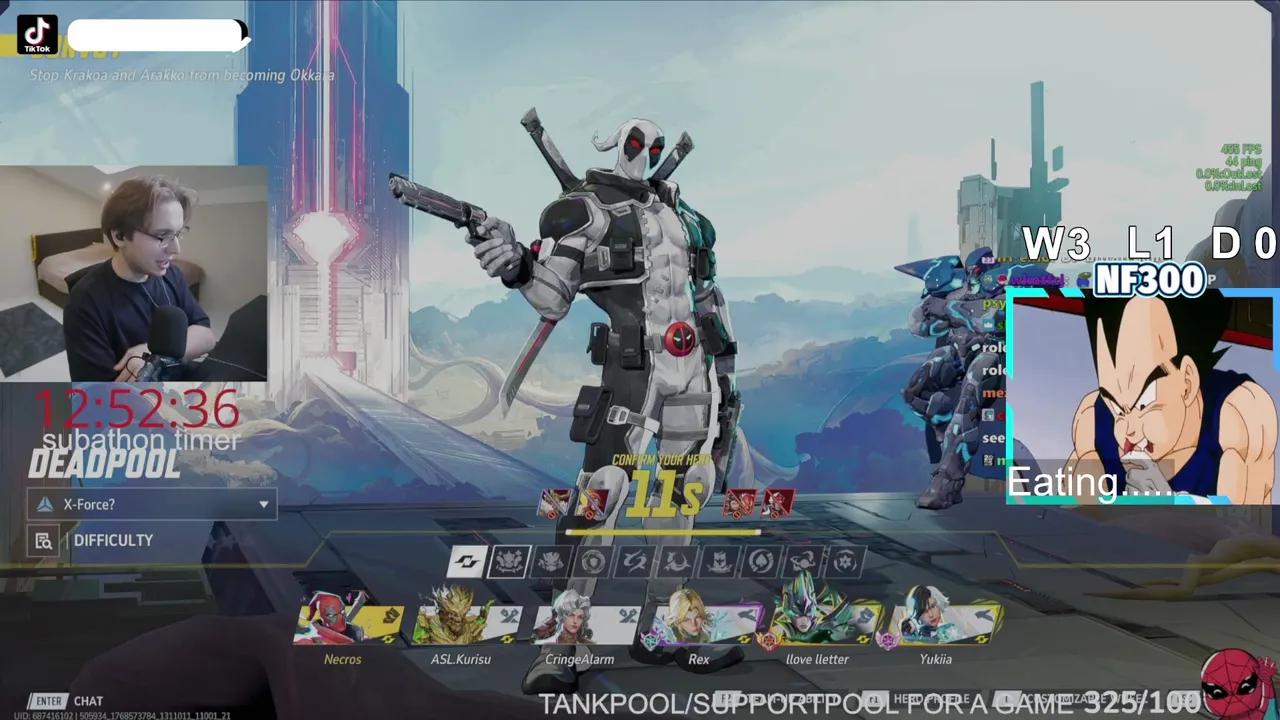The height and width of the screenshot is (720, 1280).
Task: Open the 'X-Force?' dropdown
Action: [x=151, y=504]
